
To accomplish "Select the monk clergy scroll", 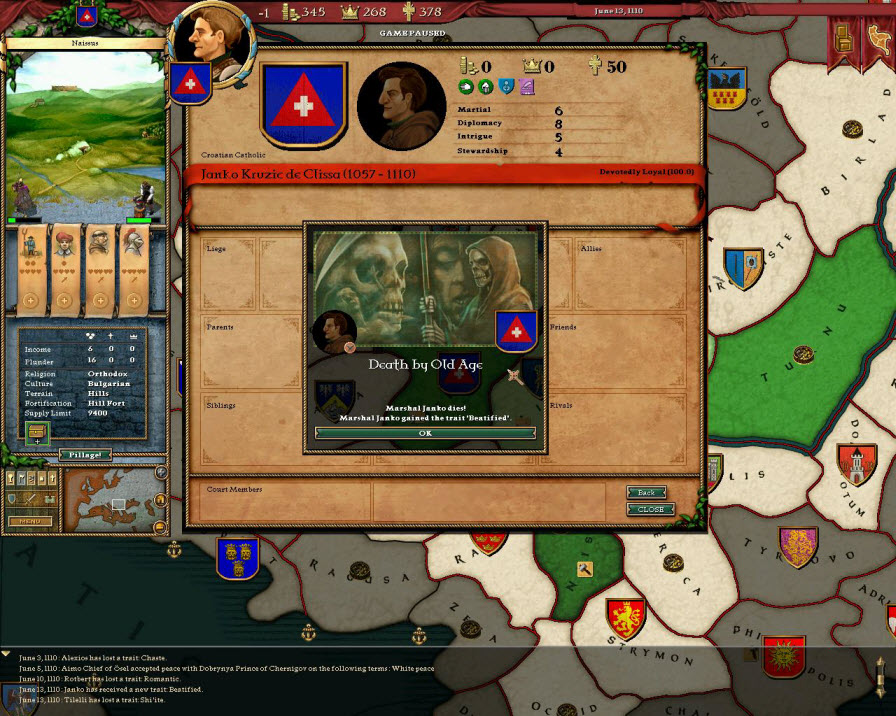I will tap(99, 266).
